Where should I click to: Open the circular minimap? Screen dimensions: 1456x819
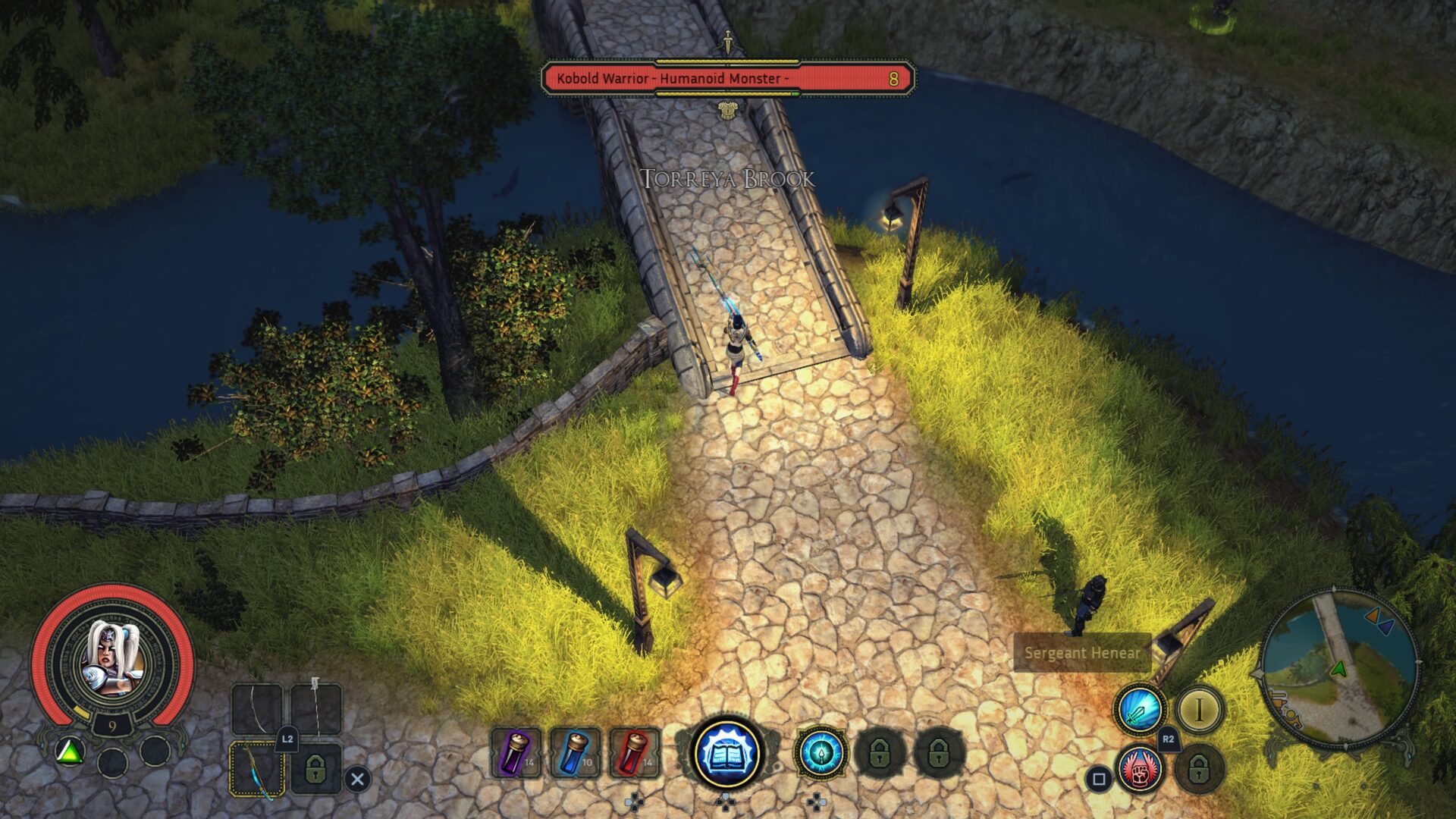pos(1338,669)
